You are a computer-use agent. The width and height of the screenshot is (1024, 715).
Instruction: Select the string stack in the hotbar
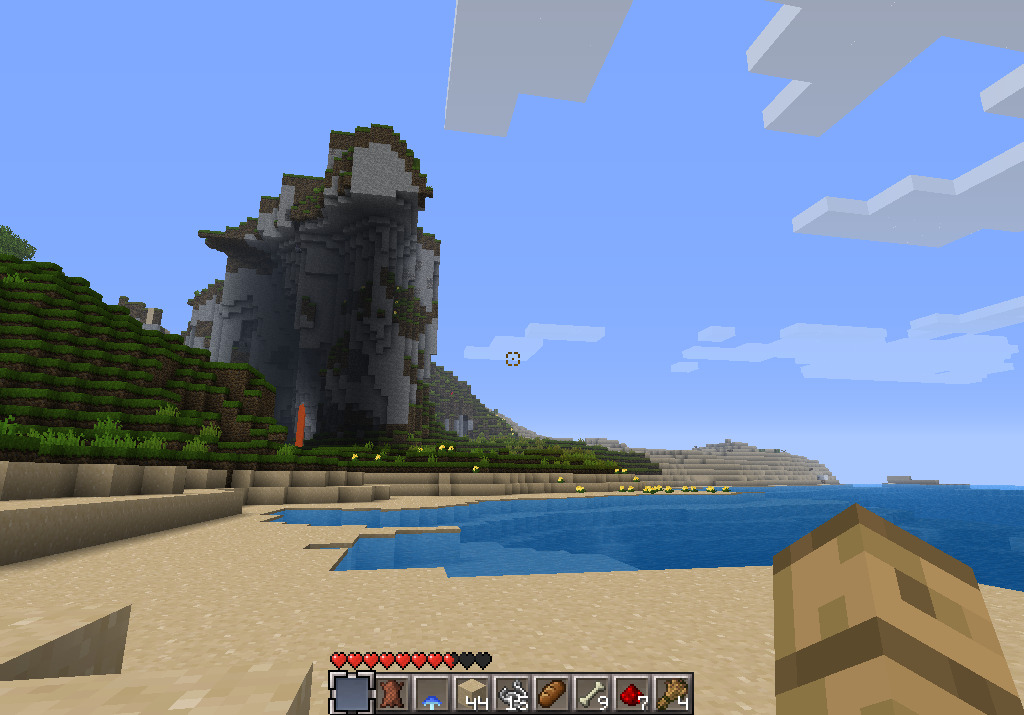click(x=512, y=692)
